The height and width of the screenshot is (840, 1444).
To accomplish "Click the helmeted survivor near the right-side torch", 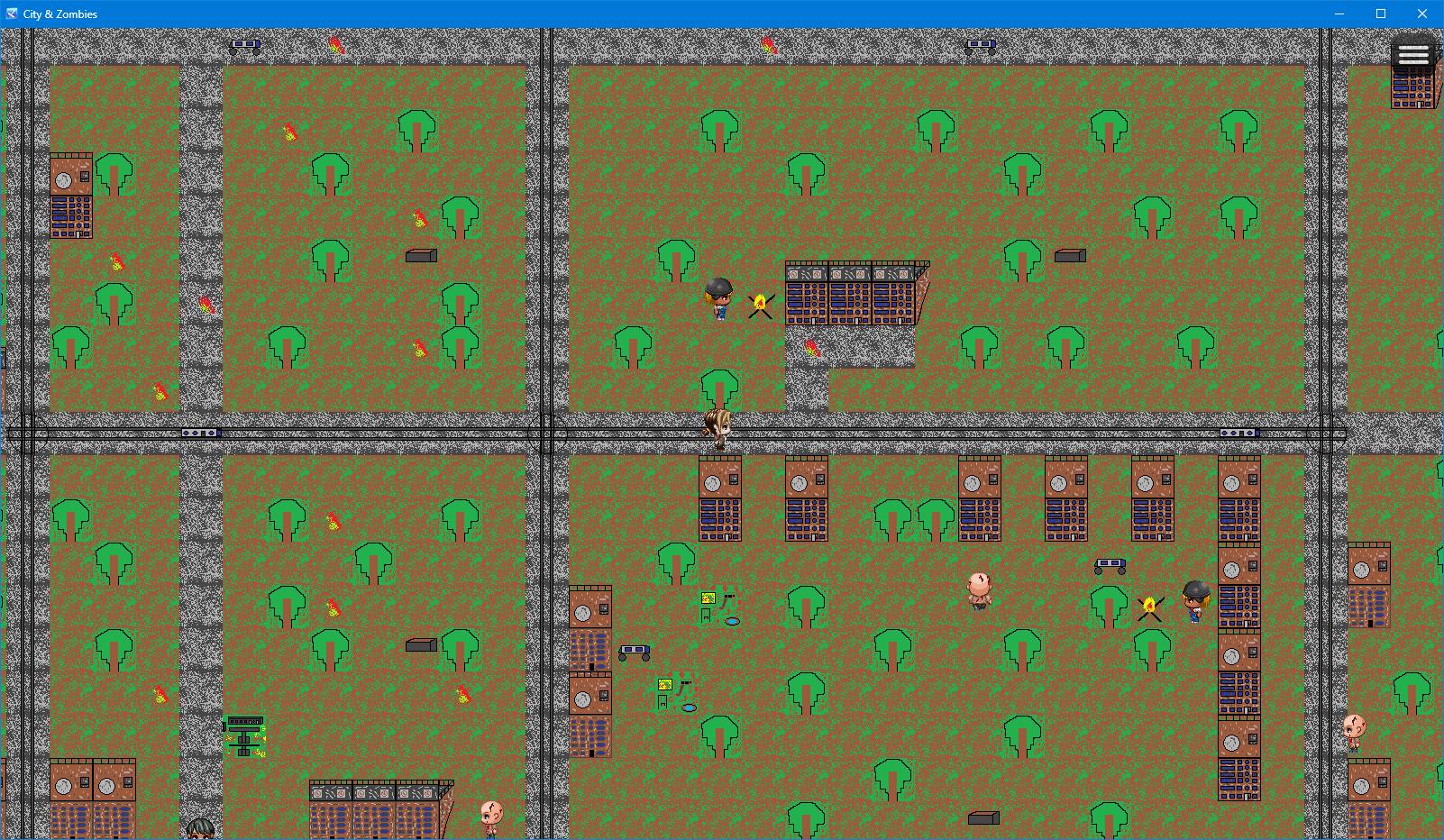I will point(1193,602).
